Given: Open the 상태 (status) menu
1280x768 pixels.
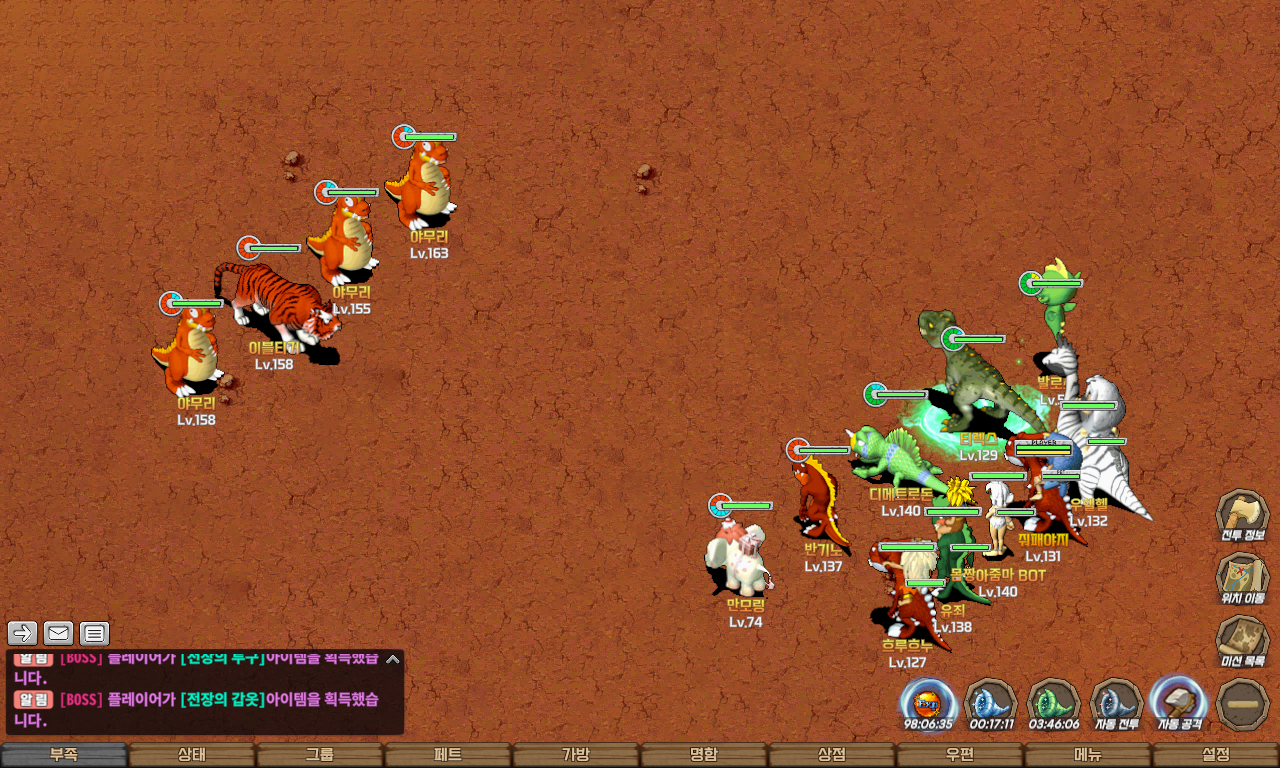Looking at the screenshot, I should click(192, 755).
